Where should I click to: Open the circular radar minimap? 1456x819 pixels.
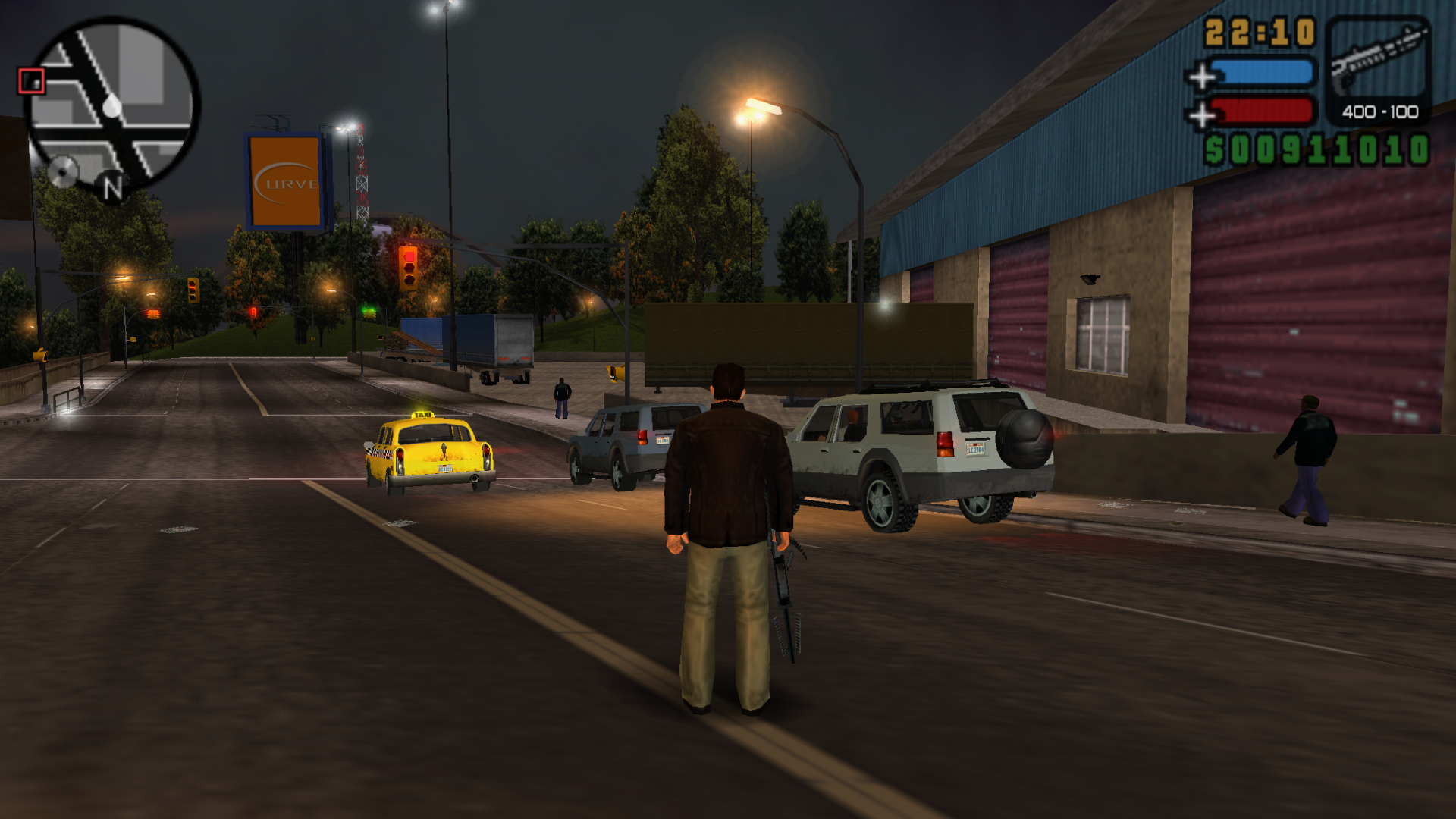click(112, 106)
